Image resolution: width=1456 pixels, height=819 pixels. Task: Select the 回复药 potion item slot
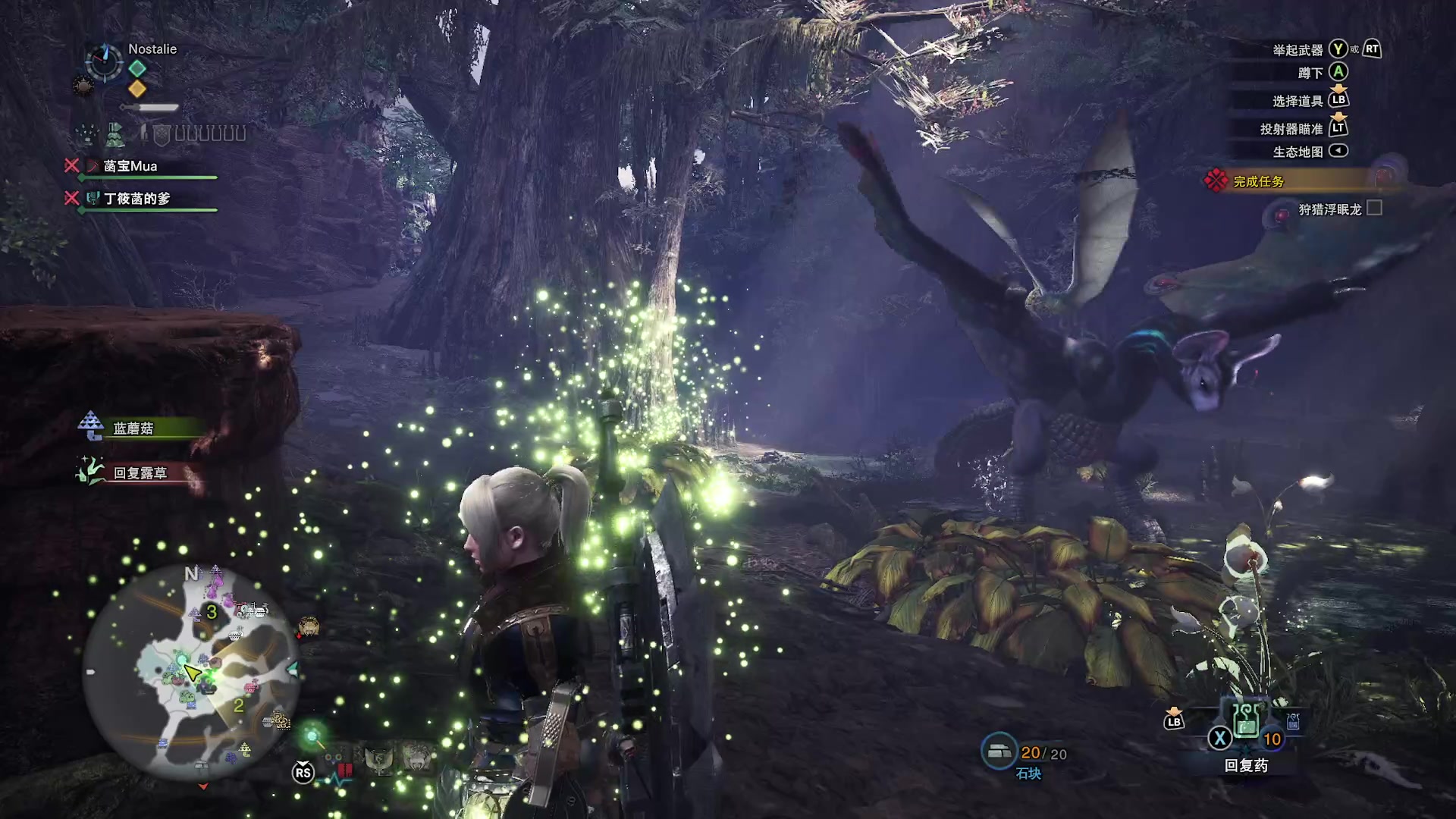[x=1247, y=721]
